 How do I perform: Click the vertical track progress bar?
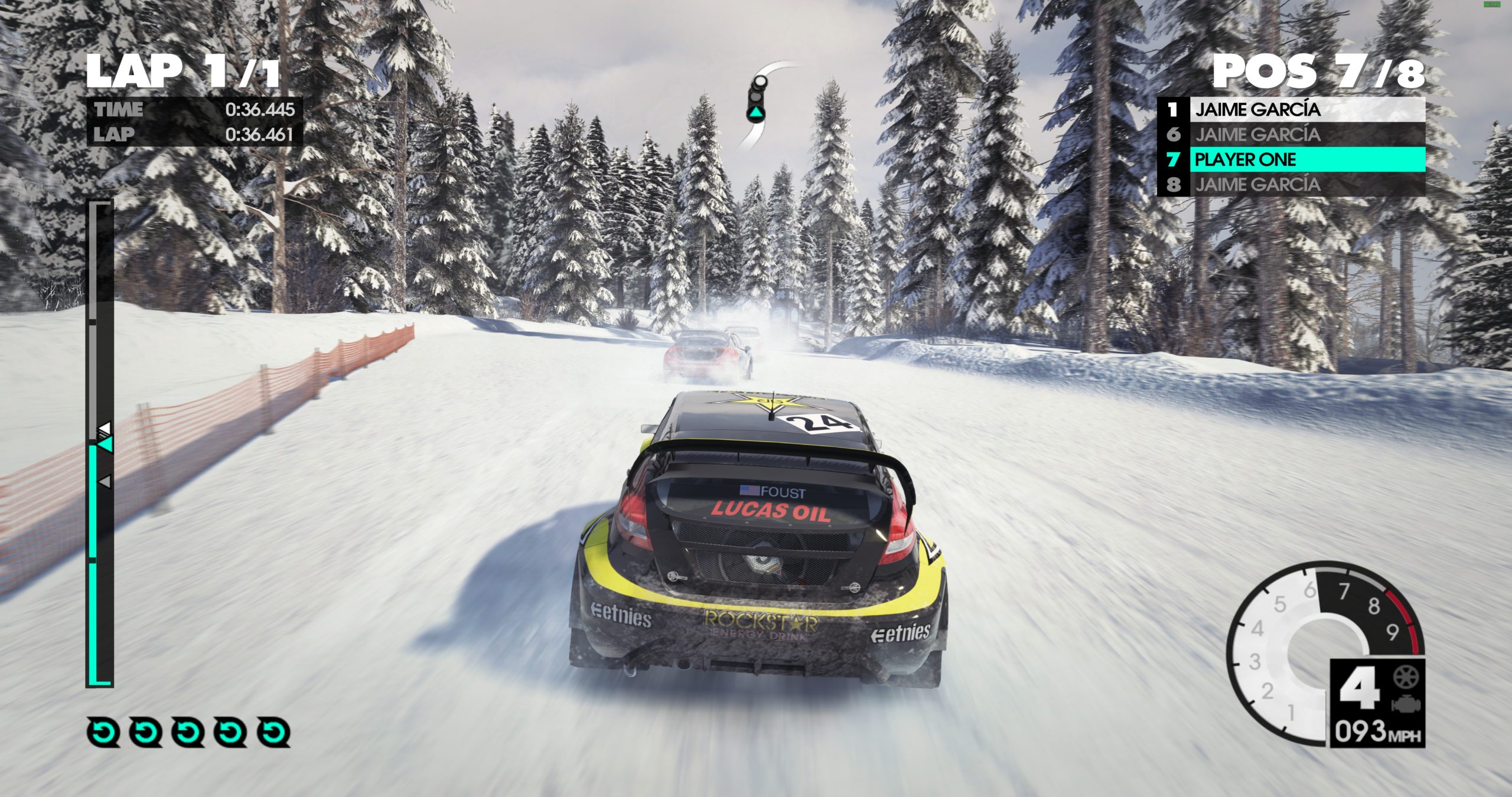[x=100, y=443]
